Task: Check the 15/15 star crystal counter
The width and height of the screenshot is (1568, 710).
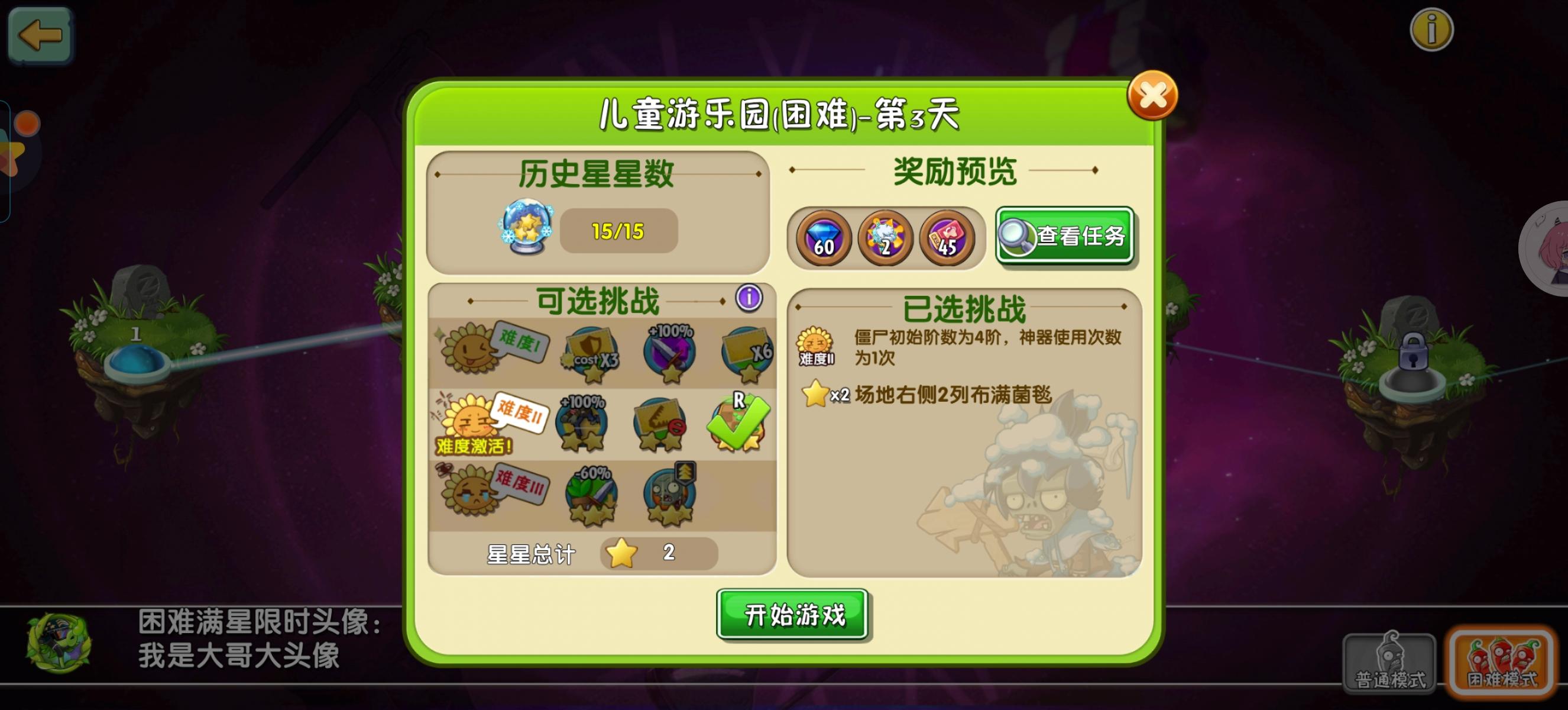Action: click(619, 231)
